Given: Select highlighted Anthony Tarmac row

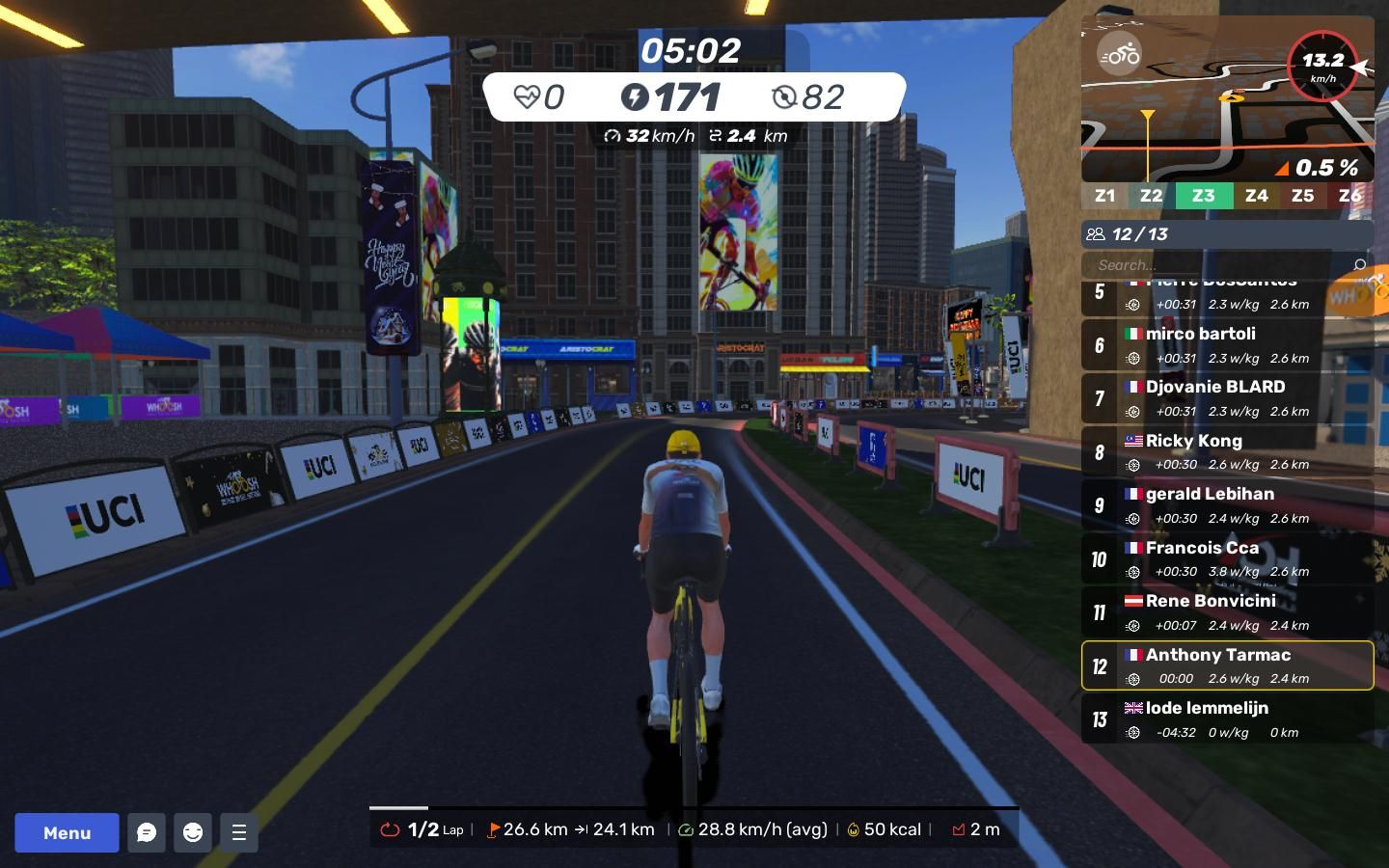Looking at the screenshot, I should (x=1227, y=665).
